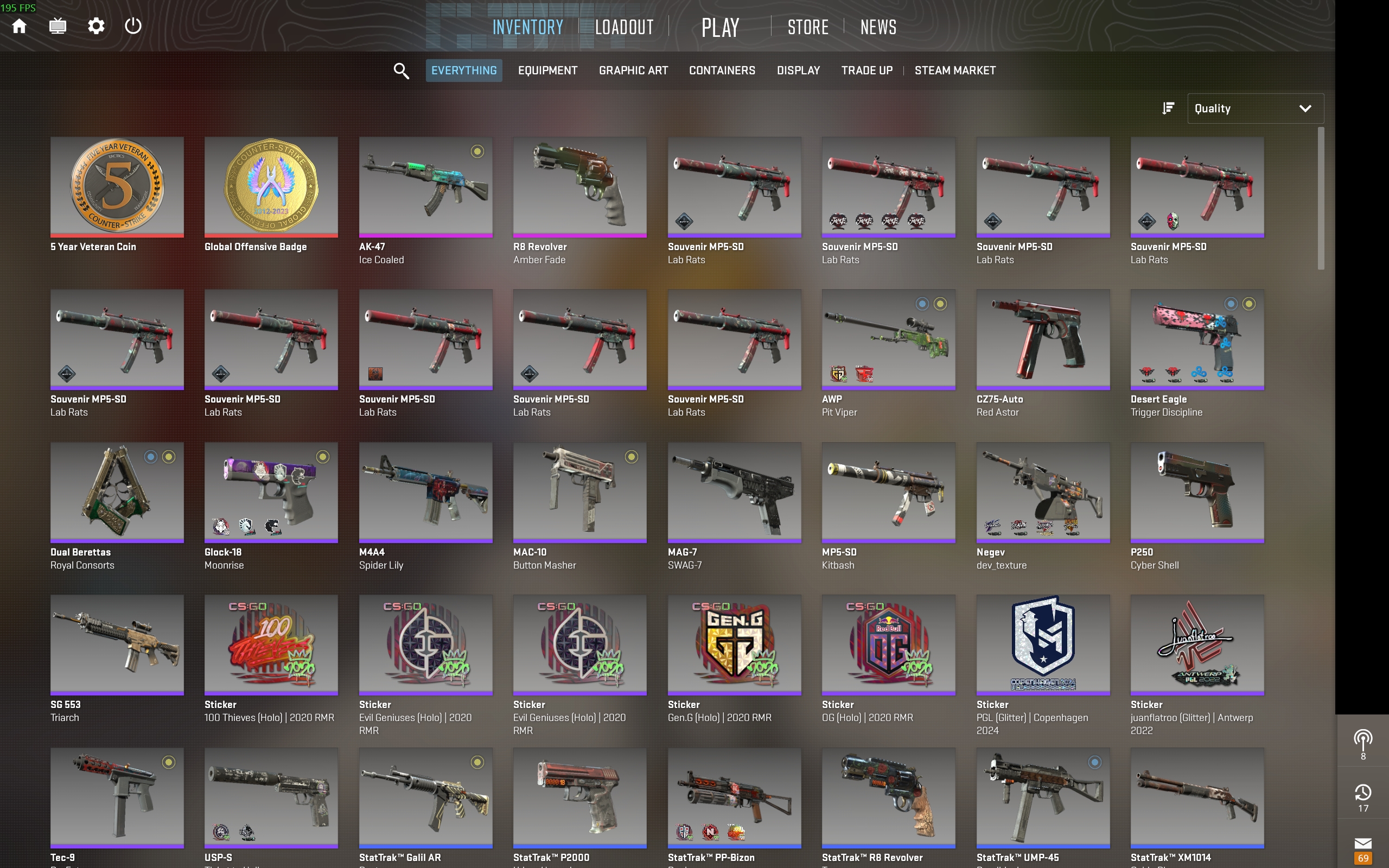Go to the home screen icon
Viewport: 1389px width, 868px height.
tap(20, 27)
